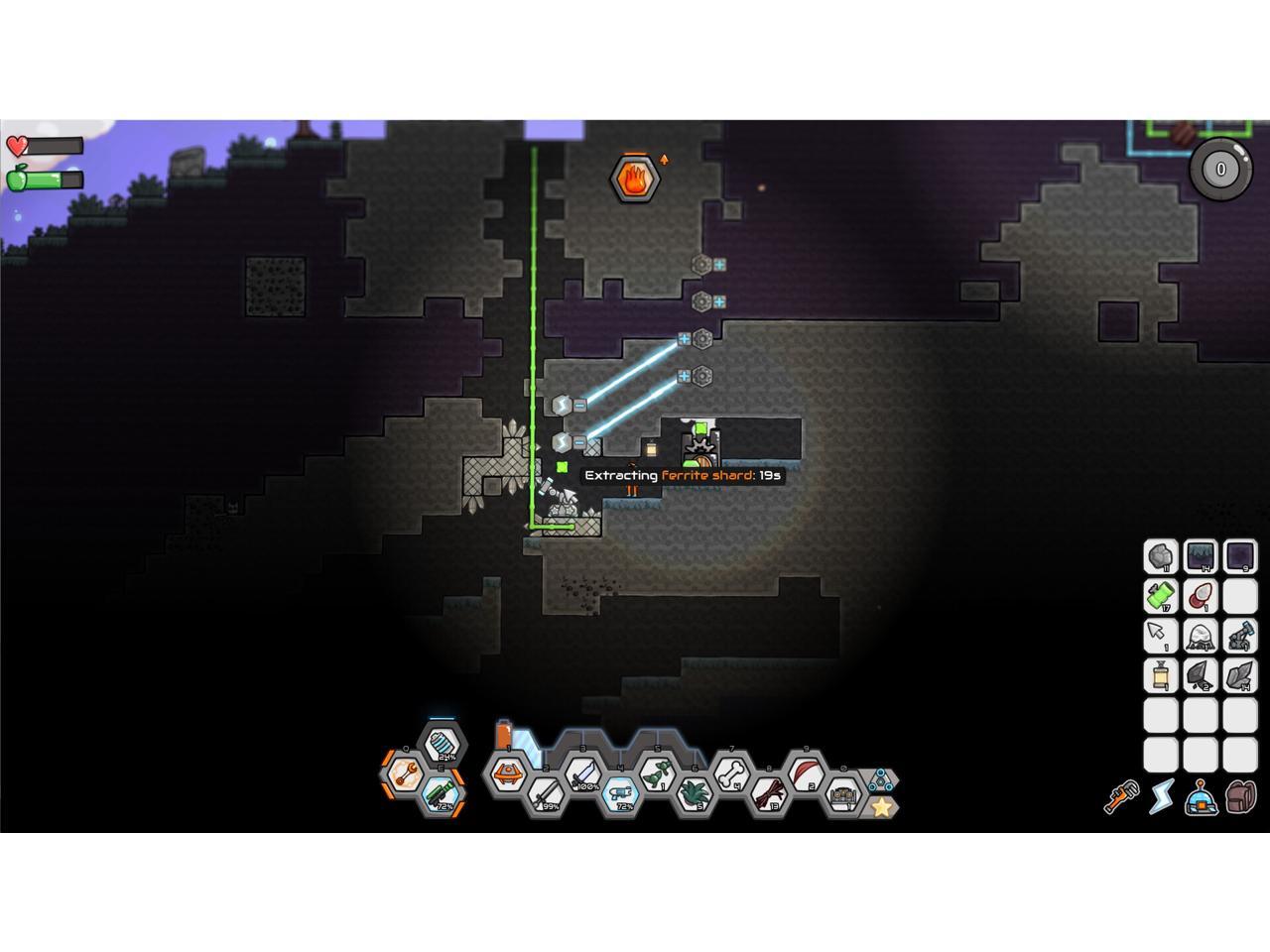Click the orange fire hexagon marker
Image resolution: width=1270 pixels, height=952 pixels.
635,178
